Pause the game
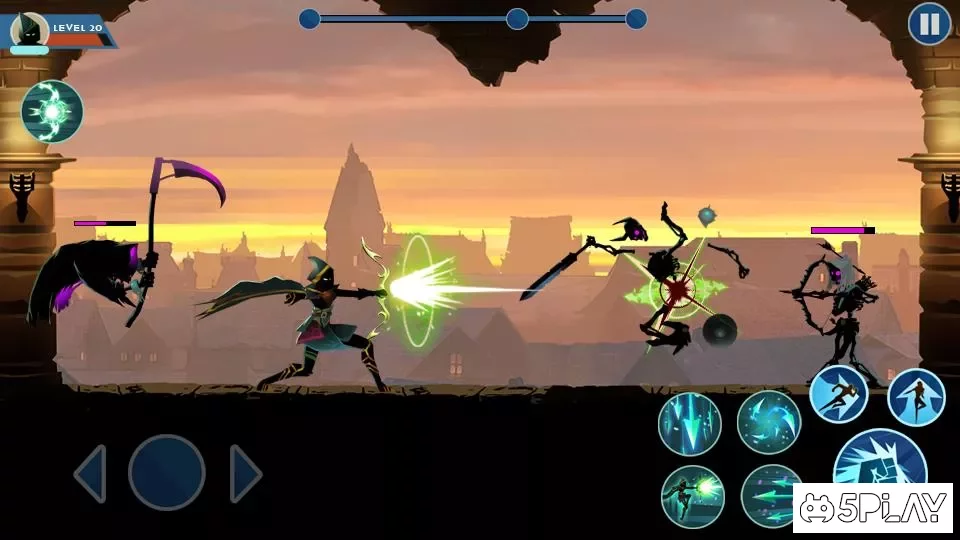Screen dimensions: 960x540 [x=929, y=24]
